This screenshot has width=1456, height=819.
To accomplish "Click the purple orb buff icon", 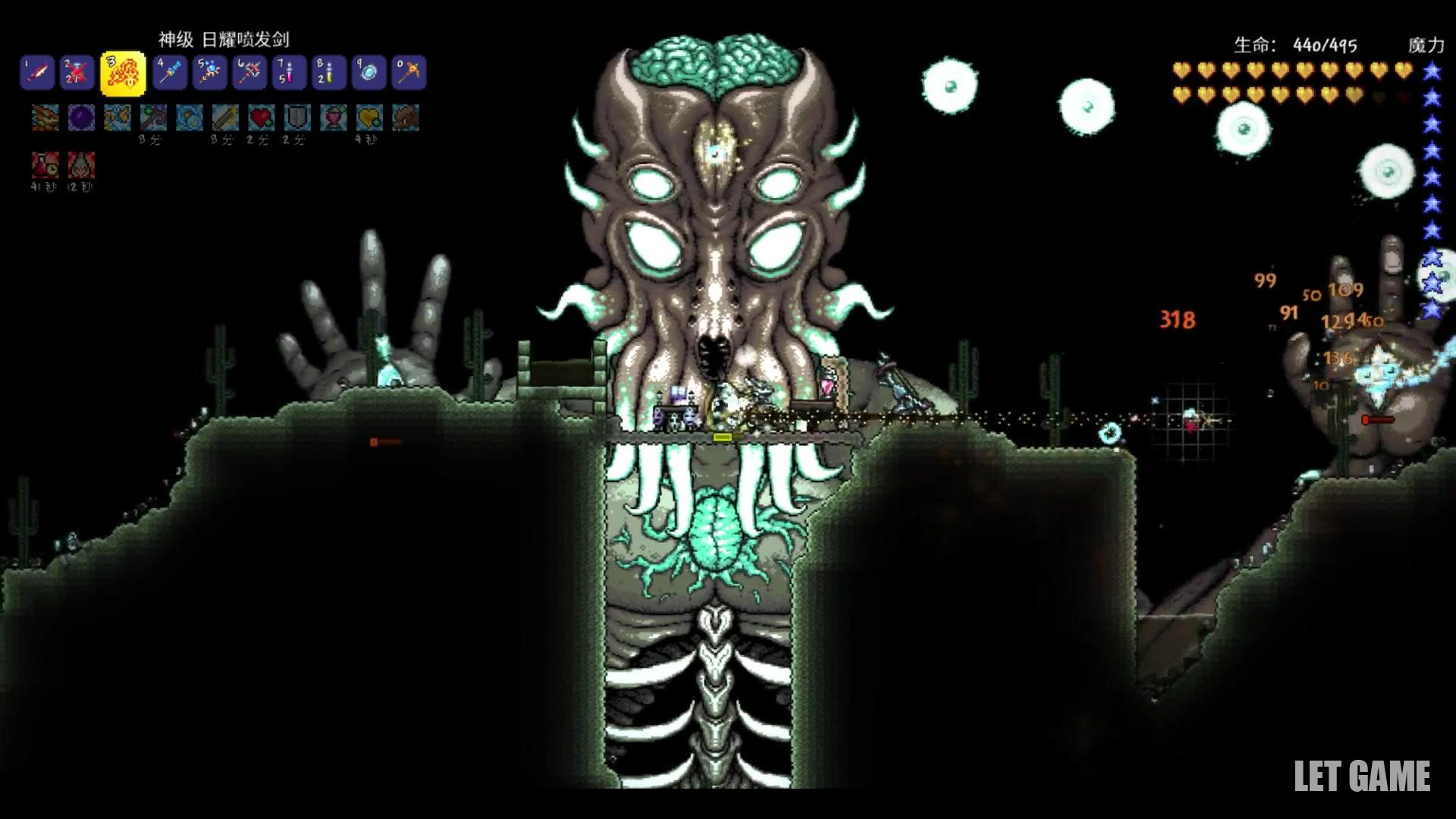I will pyautogui.click(x=81, y=118).
